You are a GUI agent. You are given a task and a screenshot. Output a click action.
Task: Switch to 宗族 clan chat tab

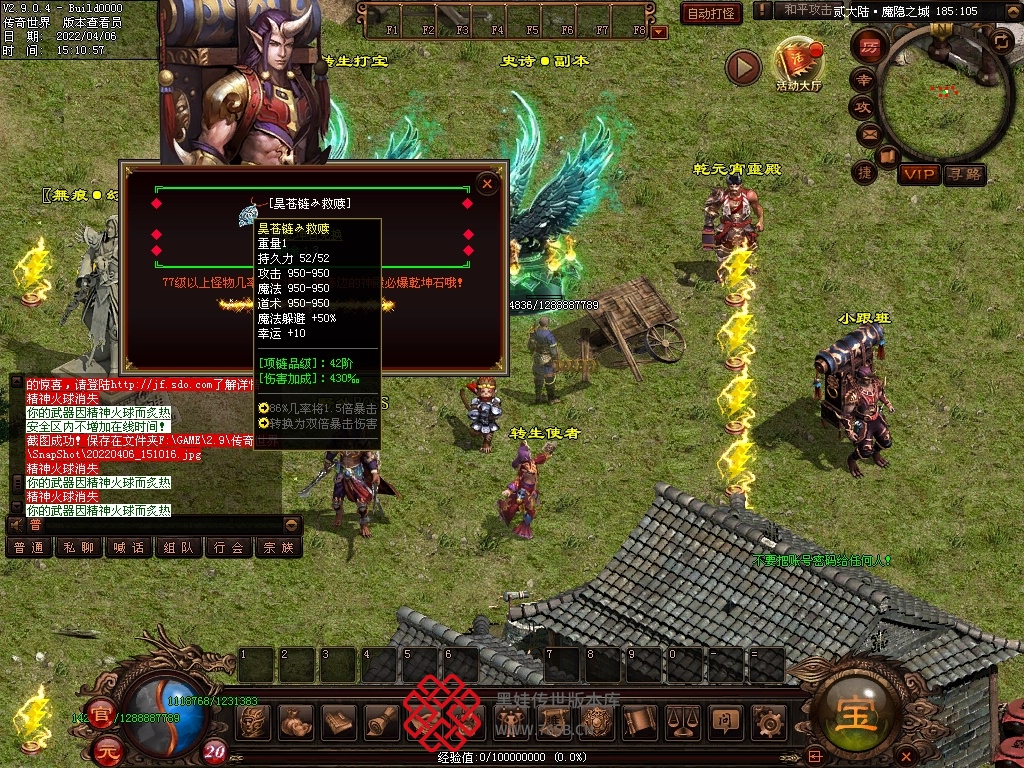pos(278,548)
